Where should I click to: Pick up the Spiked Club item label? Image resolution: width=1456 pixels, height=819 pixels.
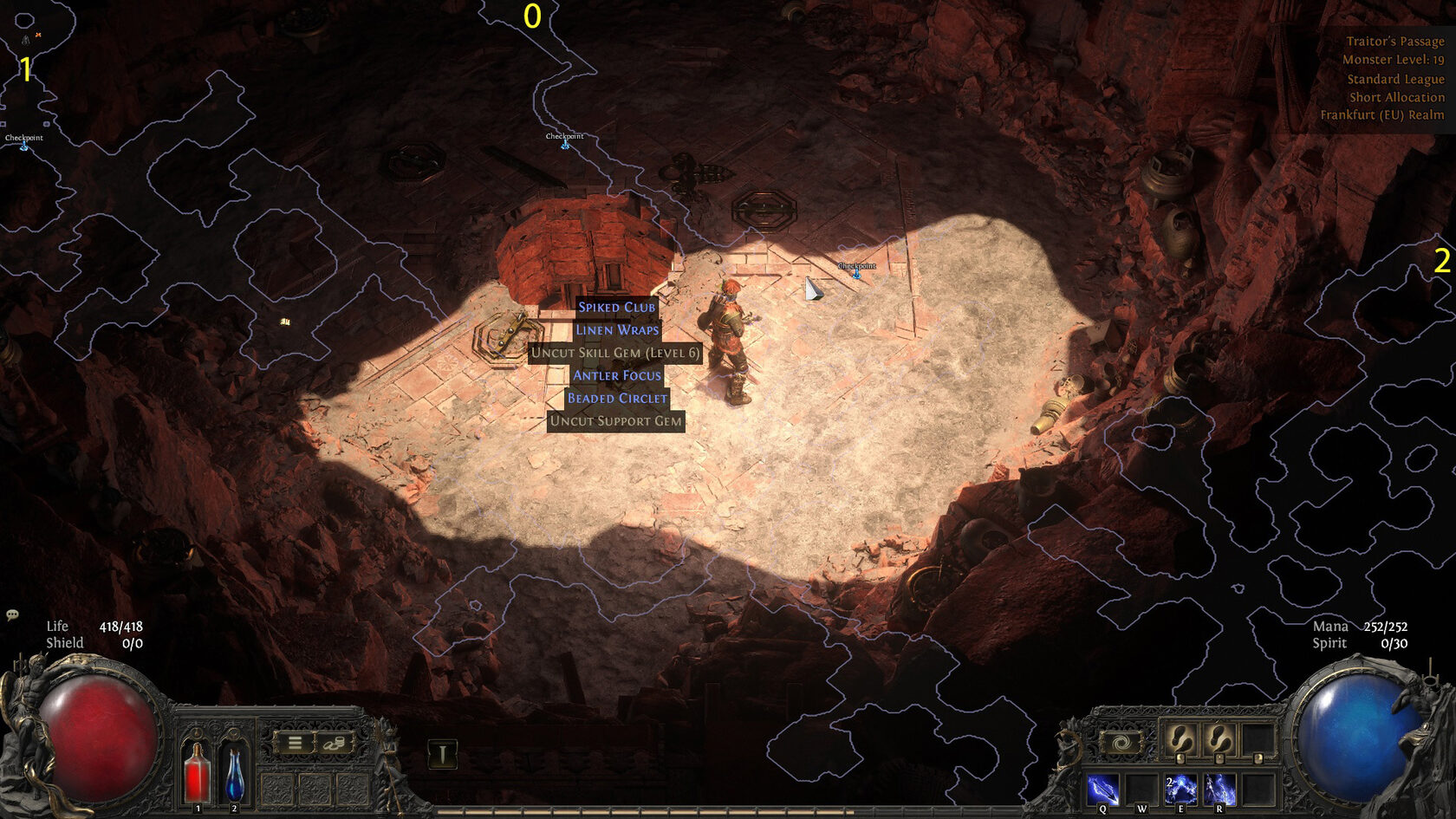(x=616, y=307)
